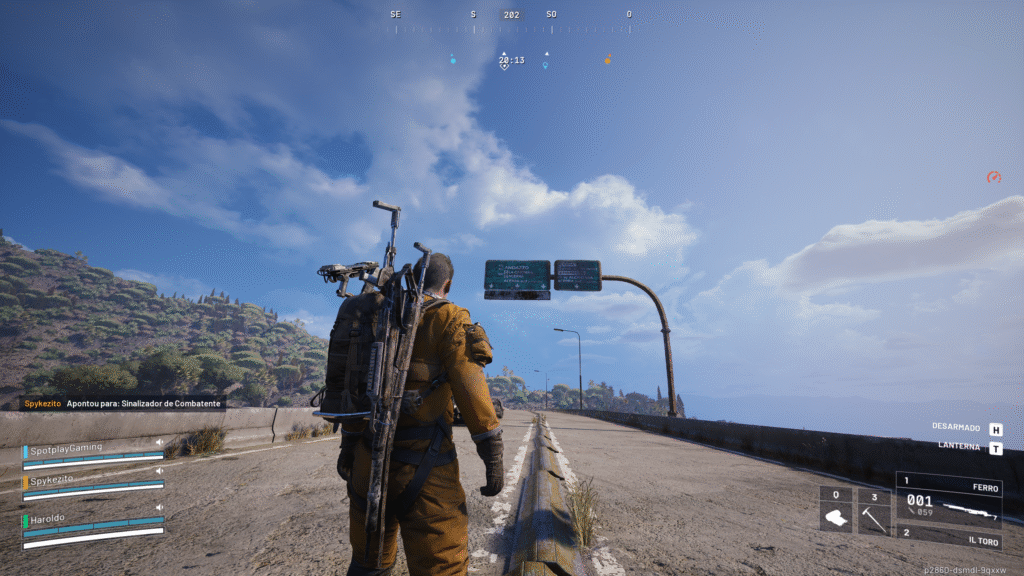Toggle Haroldo's voice speaker icon
Screen dimensions: 1024x576
[159, 507]
